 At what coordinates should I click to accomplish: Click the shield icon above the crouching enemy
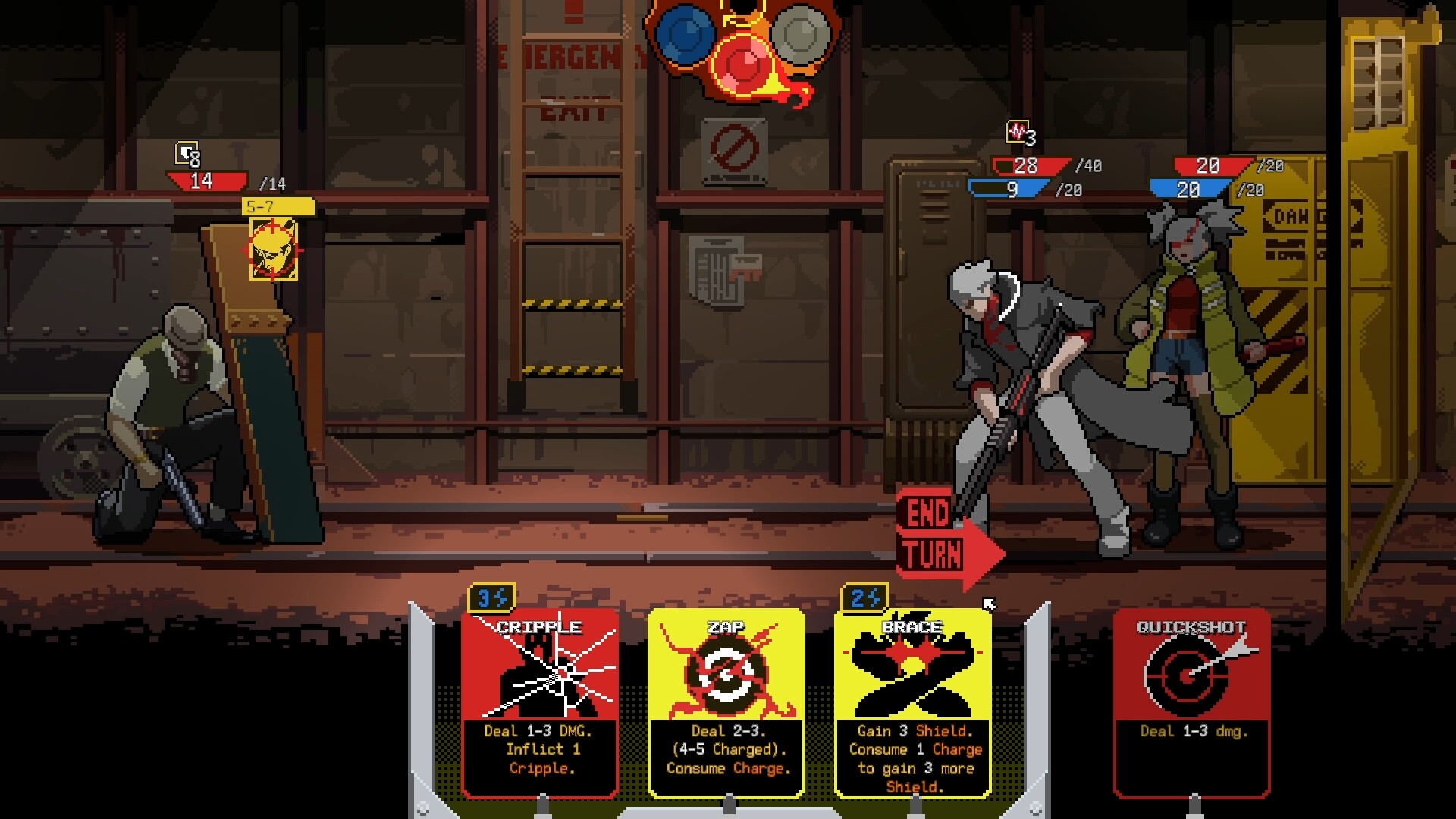click(187, 155)
